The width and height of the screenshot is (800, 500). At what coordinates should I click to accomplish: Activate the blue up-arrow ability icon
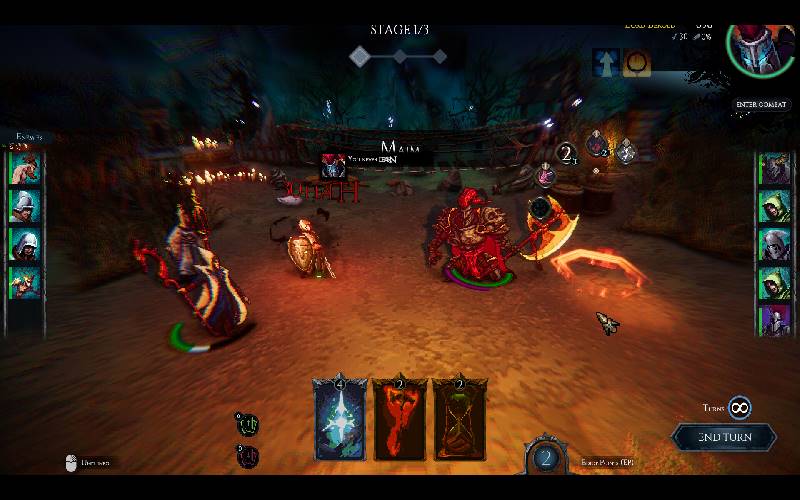pos(606,62)
